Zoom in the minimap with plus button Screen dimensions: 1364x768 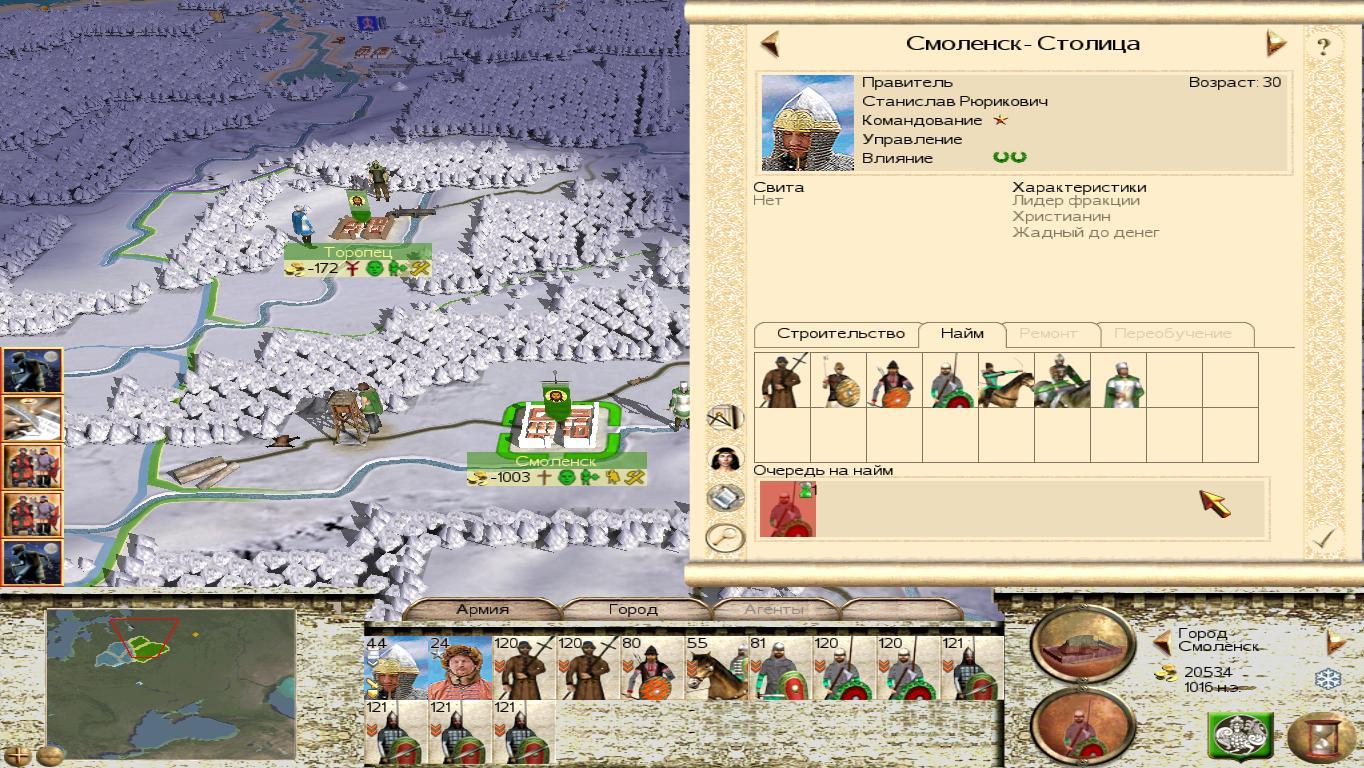point(18,755)
